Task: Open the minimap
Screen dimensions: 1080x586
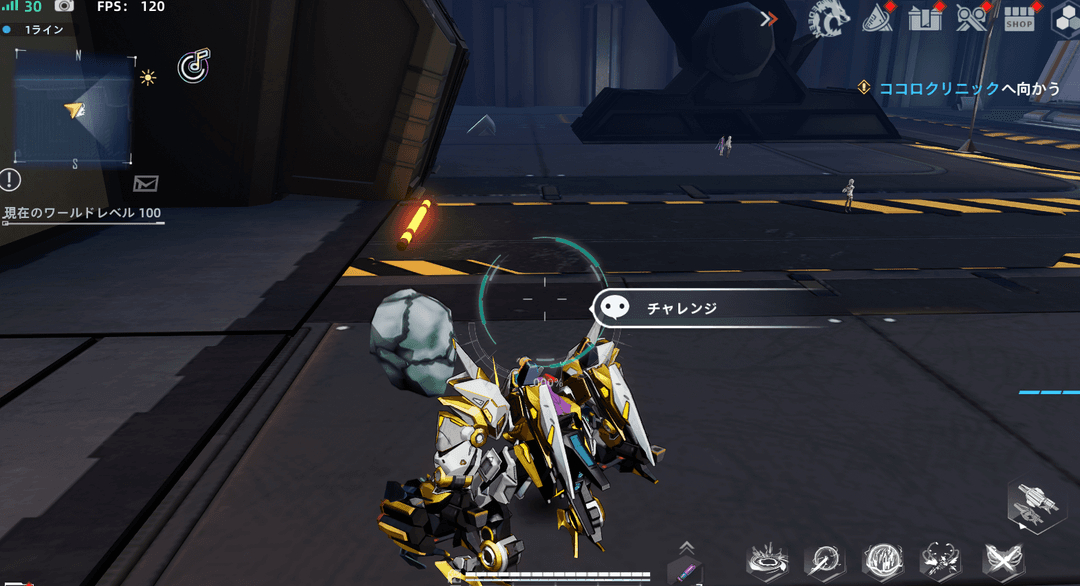Action: (x=72, y=108)
